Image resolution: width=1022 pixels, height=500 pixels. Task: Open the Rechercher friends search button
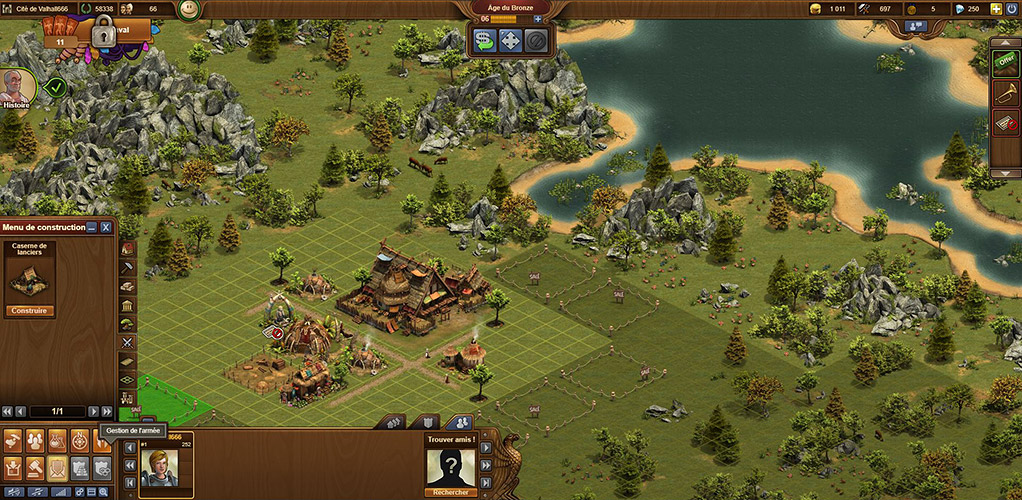[x=450, y=492]
